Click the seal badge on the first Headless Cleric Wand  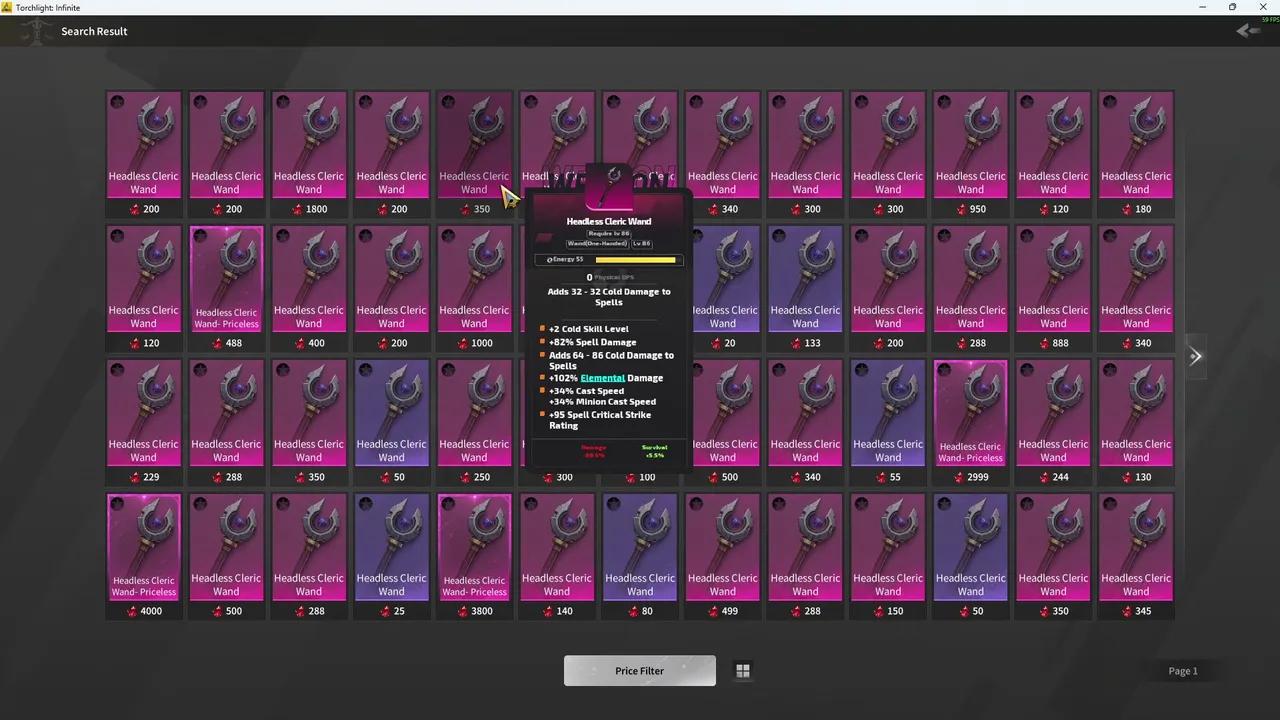(x=117, y=101)
